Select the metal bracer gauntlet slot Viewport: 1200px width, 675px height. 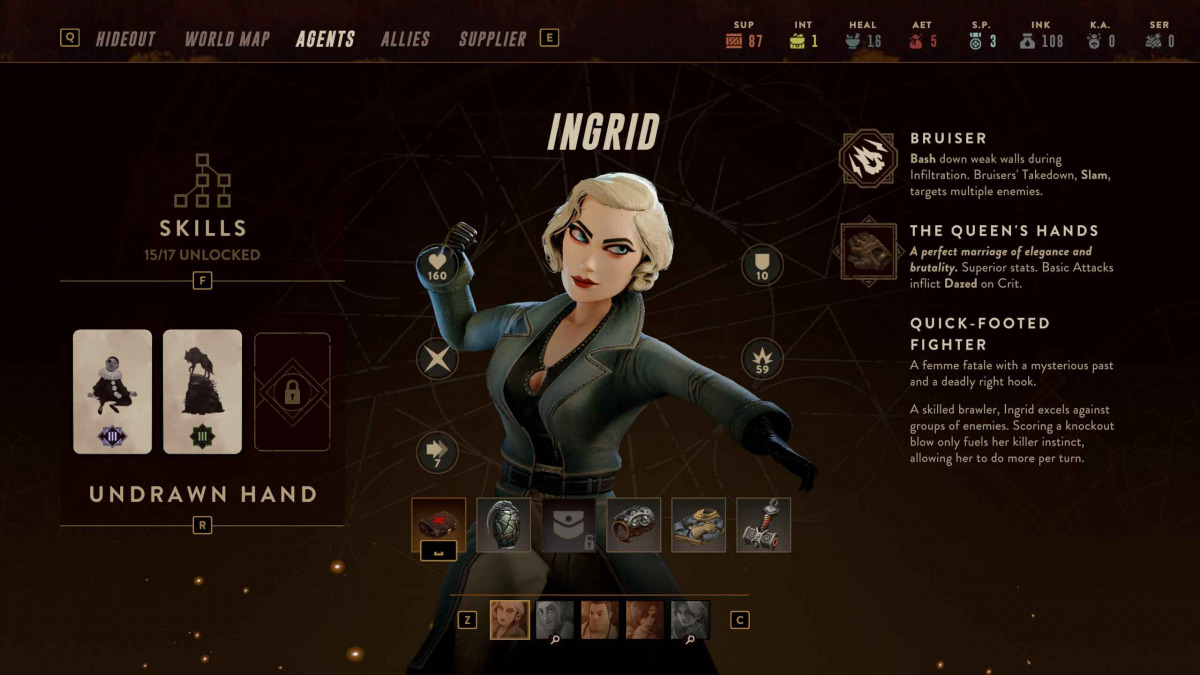633,525
